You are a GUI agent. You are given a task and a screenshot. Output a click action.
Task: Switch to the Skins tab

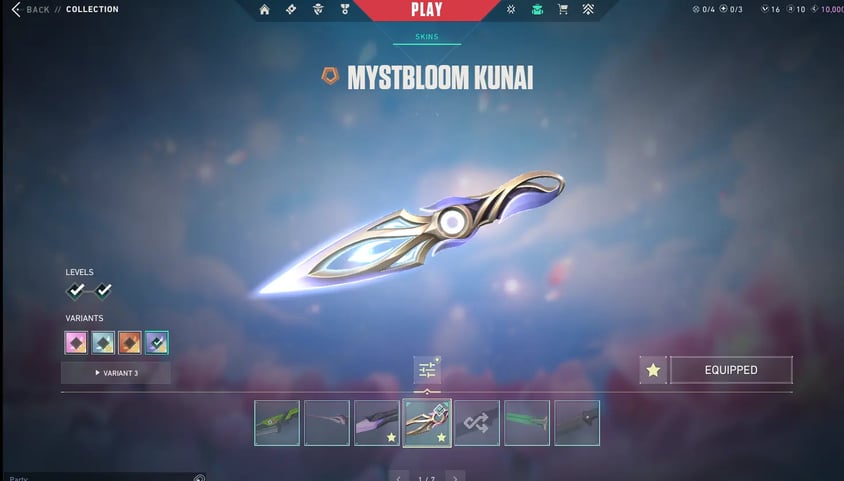point(426,37)
